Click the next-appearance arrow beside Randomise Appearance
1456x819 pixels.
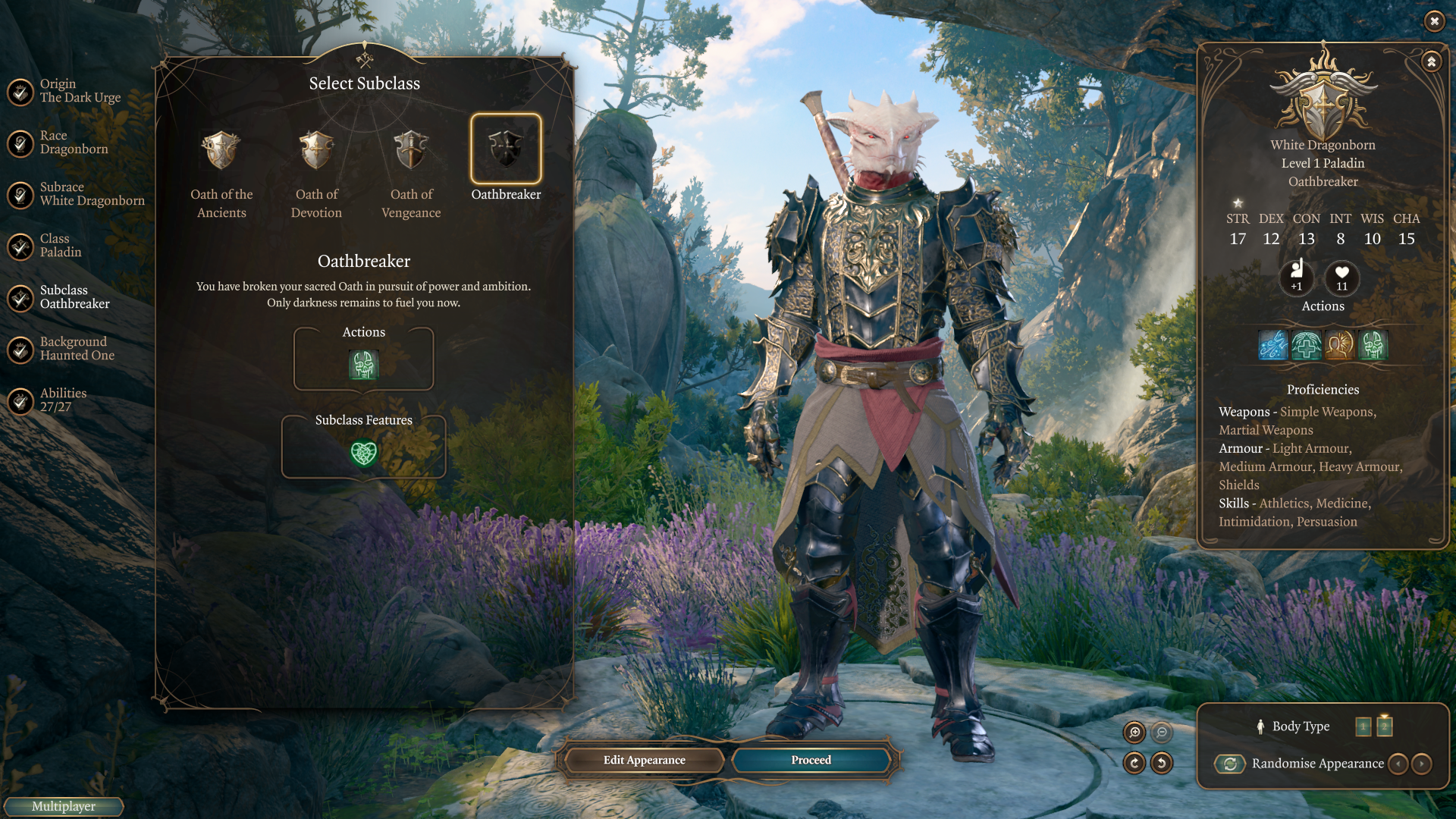(1421, 764)
